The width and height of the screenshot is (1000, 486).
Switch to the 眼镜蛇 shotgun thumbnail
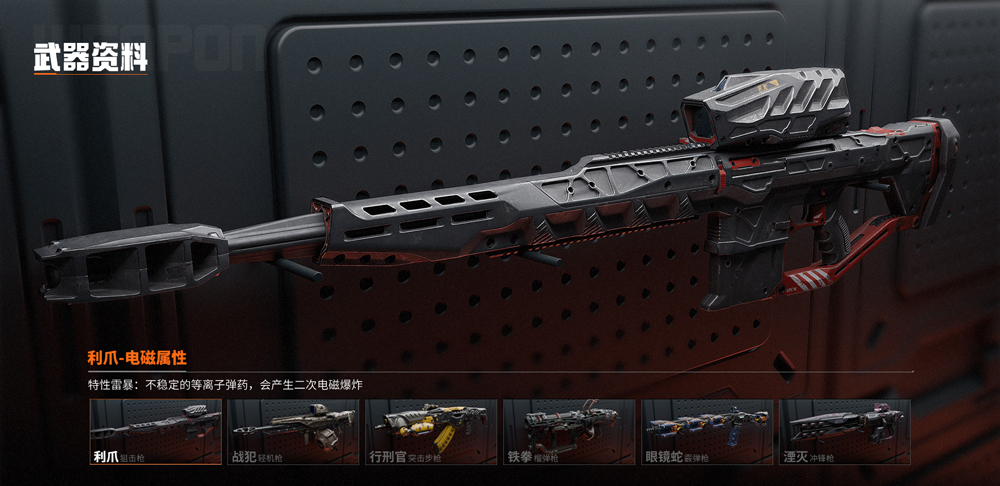pyautogui.click(x=707, y=431)
